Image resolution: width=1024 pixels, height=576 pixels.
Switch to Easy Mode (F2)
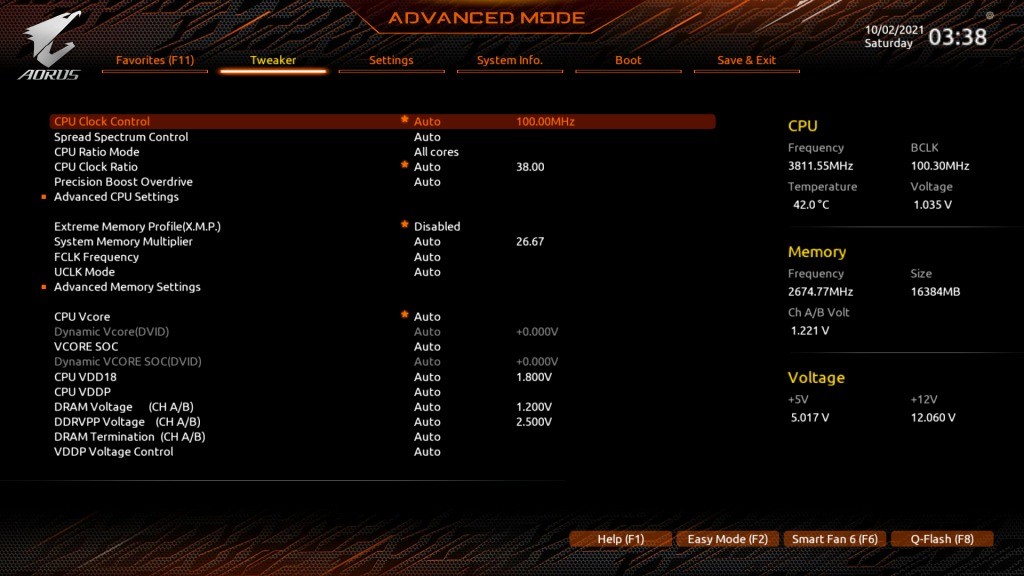coord(727,539)
